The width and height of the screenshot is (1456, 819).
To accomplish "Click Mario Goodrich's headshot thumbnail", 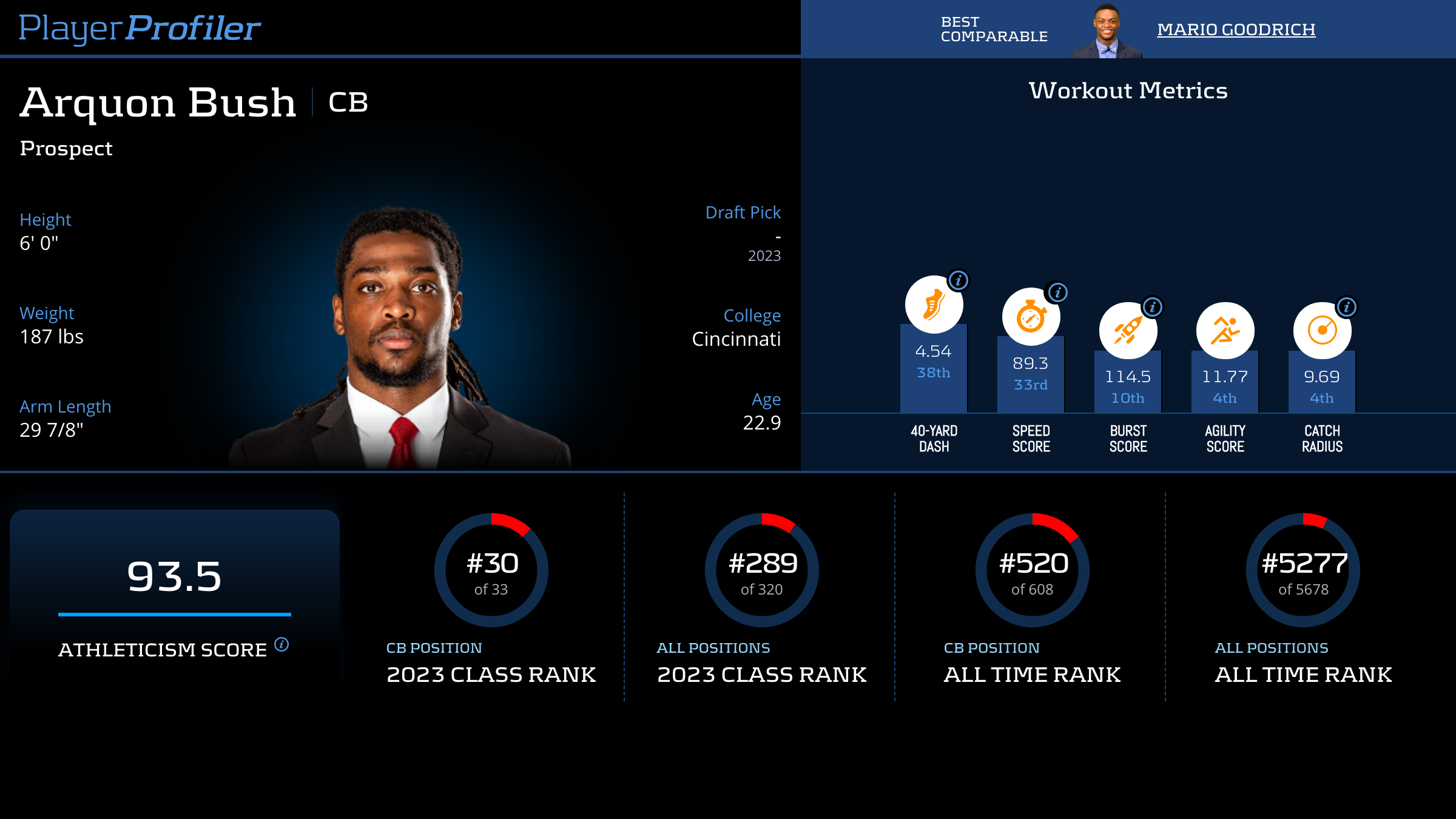I will 1107,32.
